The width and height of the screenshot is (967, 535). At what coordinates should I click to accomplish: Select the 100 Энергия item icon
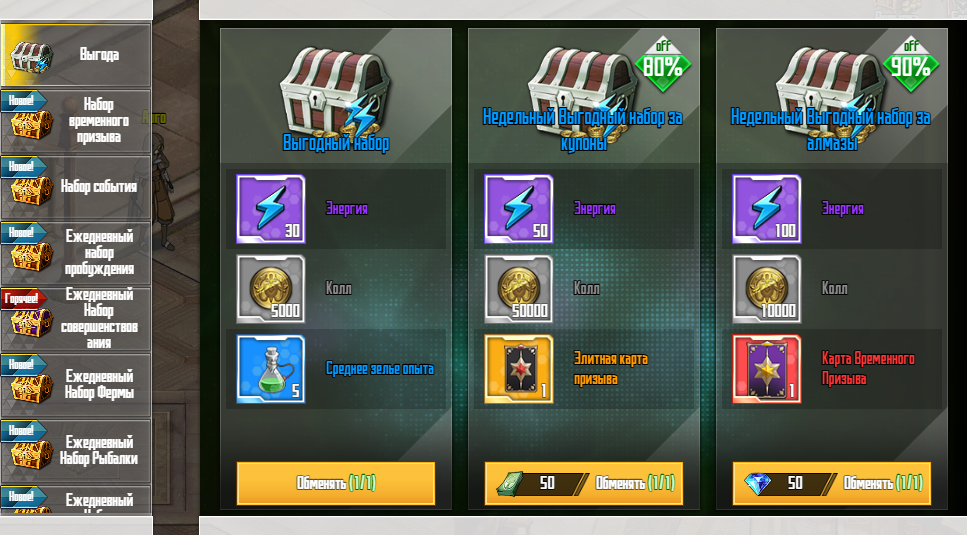click(766, 209)
